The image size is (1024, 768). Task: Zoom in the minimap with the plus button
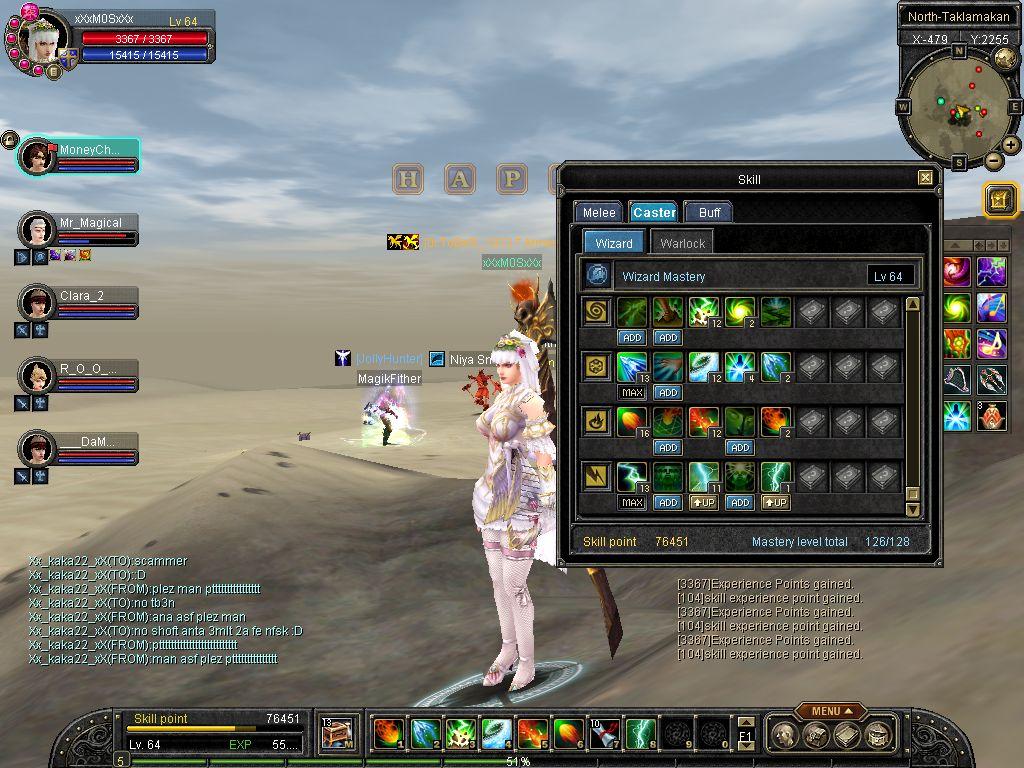click(x=1011, y=145)
